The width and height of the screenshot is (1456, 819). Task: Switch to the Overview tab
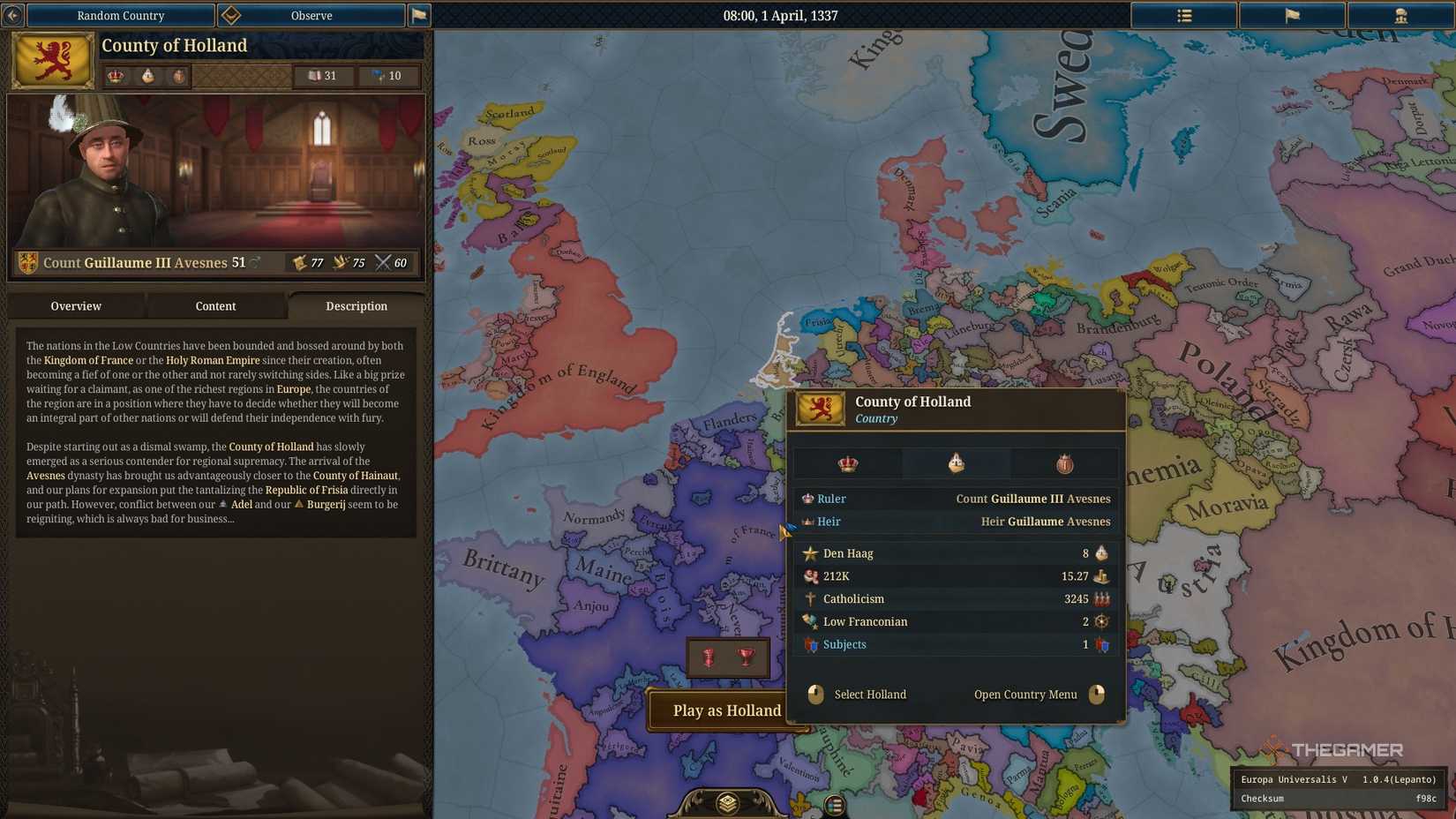point(76,306)
